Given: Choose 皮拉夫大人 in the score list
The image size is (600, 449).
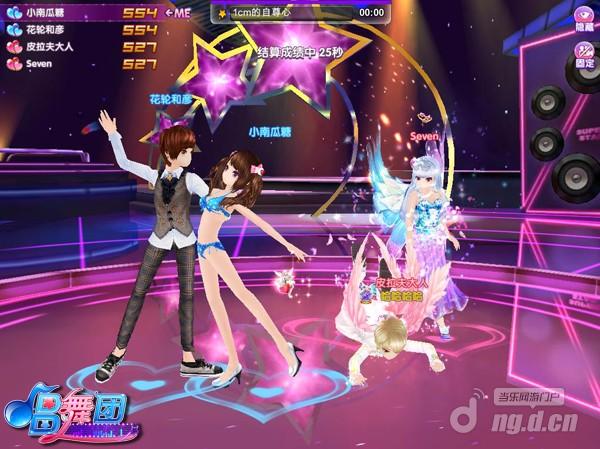Looking at the screenshot, I should (80, 47).
